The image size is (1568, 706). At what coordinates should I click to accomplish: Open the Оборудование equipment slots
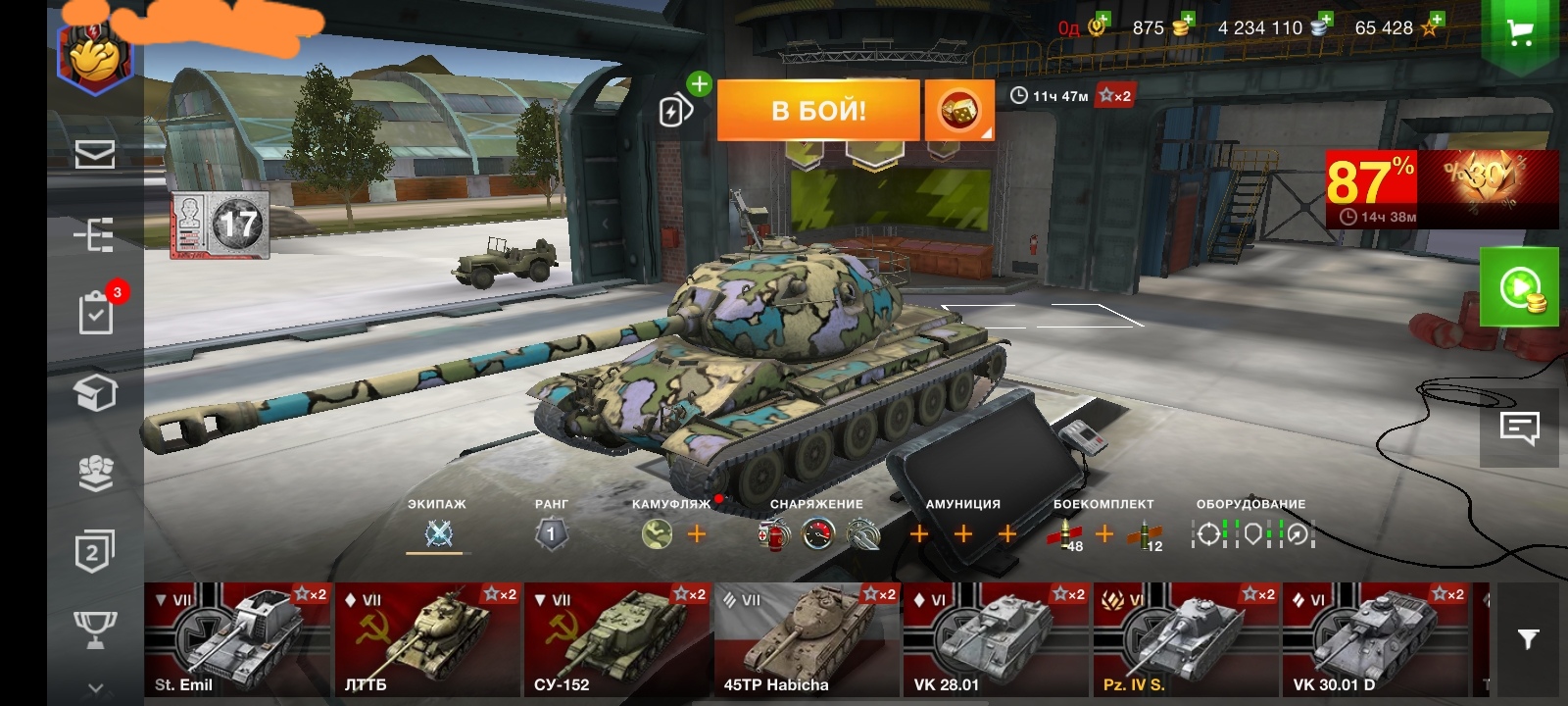pyautogui.click(x=1251, y=533)
